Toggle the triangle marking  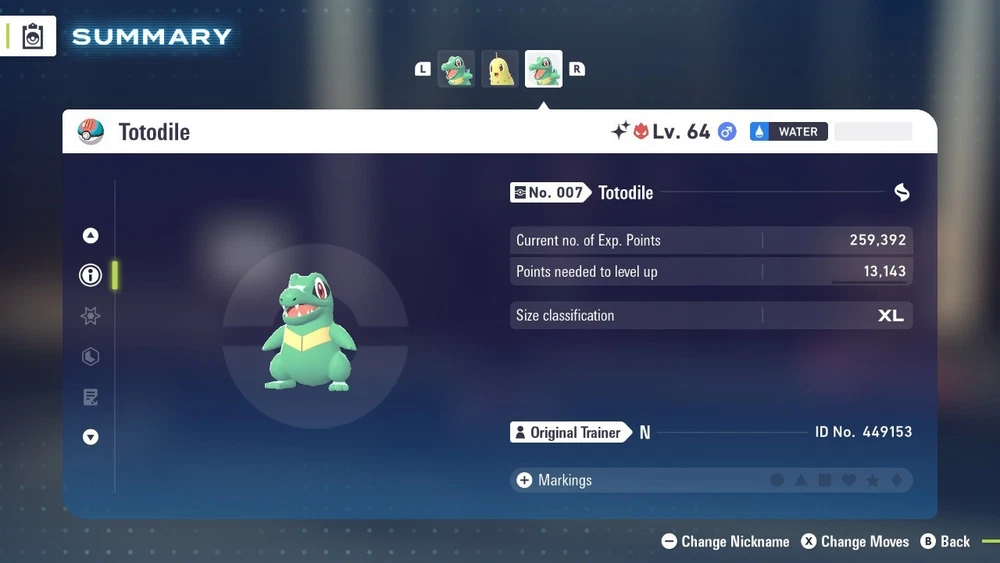pos(801,481)
